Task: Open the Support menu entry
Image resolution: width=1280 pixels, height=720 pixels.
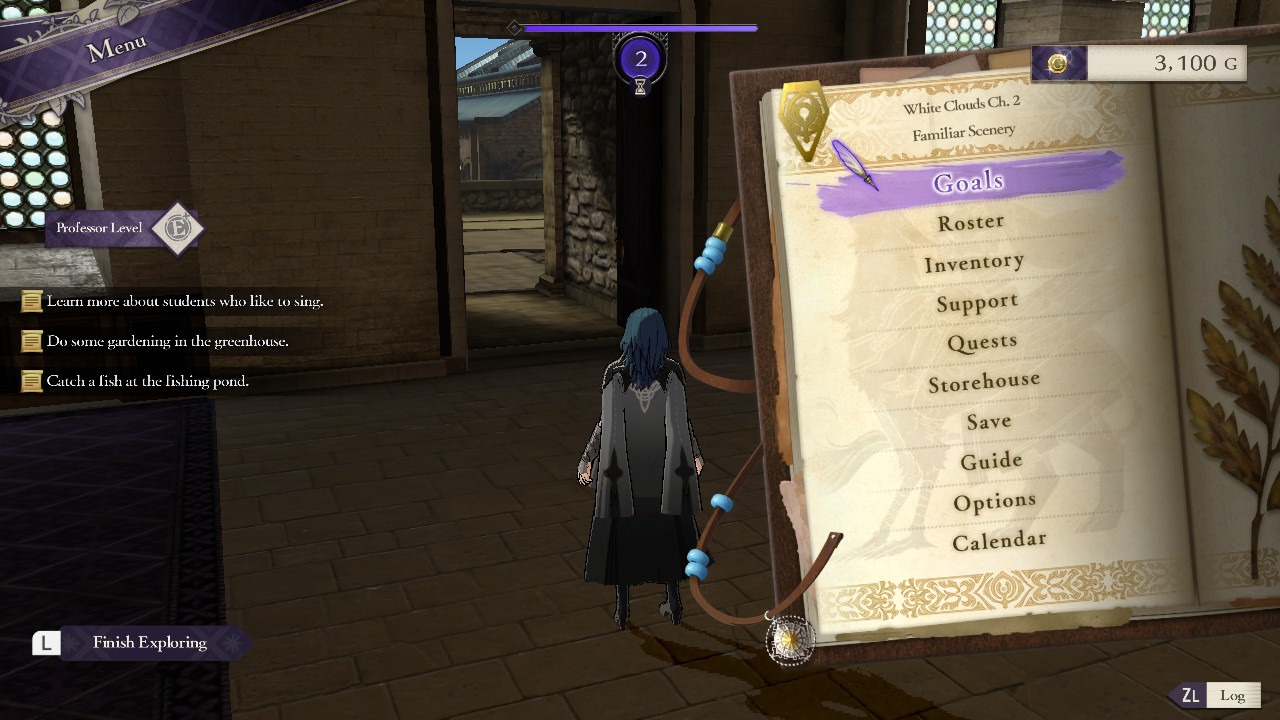Action: pyautogui.click(x=977, y=301)
